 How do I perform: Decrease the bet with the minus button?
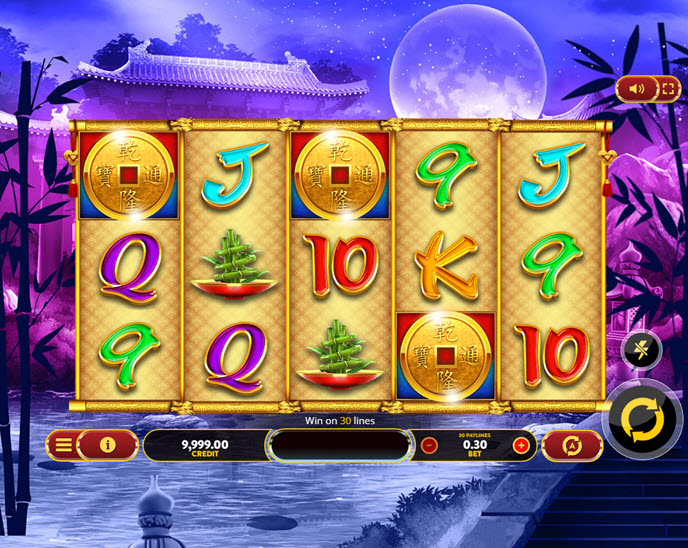pos(429,446)
